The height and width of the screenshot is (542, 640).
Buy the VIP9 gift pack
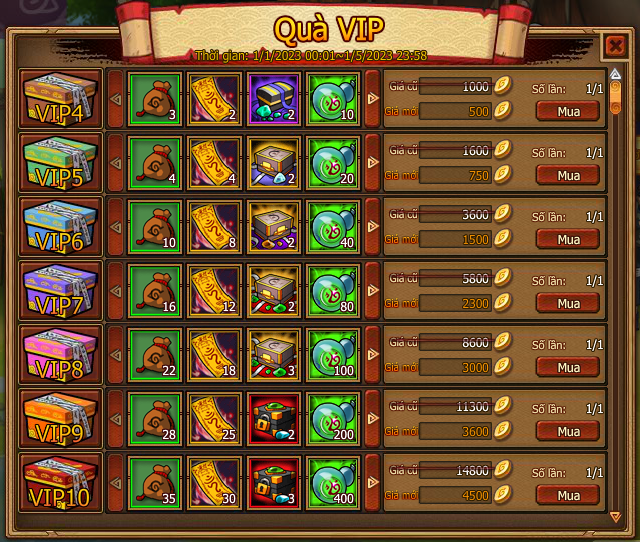568,431
